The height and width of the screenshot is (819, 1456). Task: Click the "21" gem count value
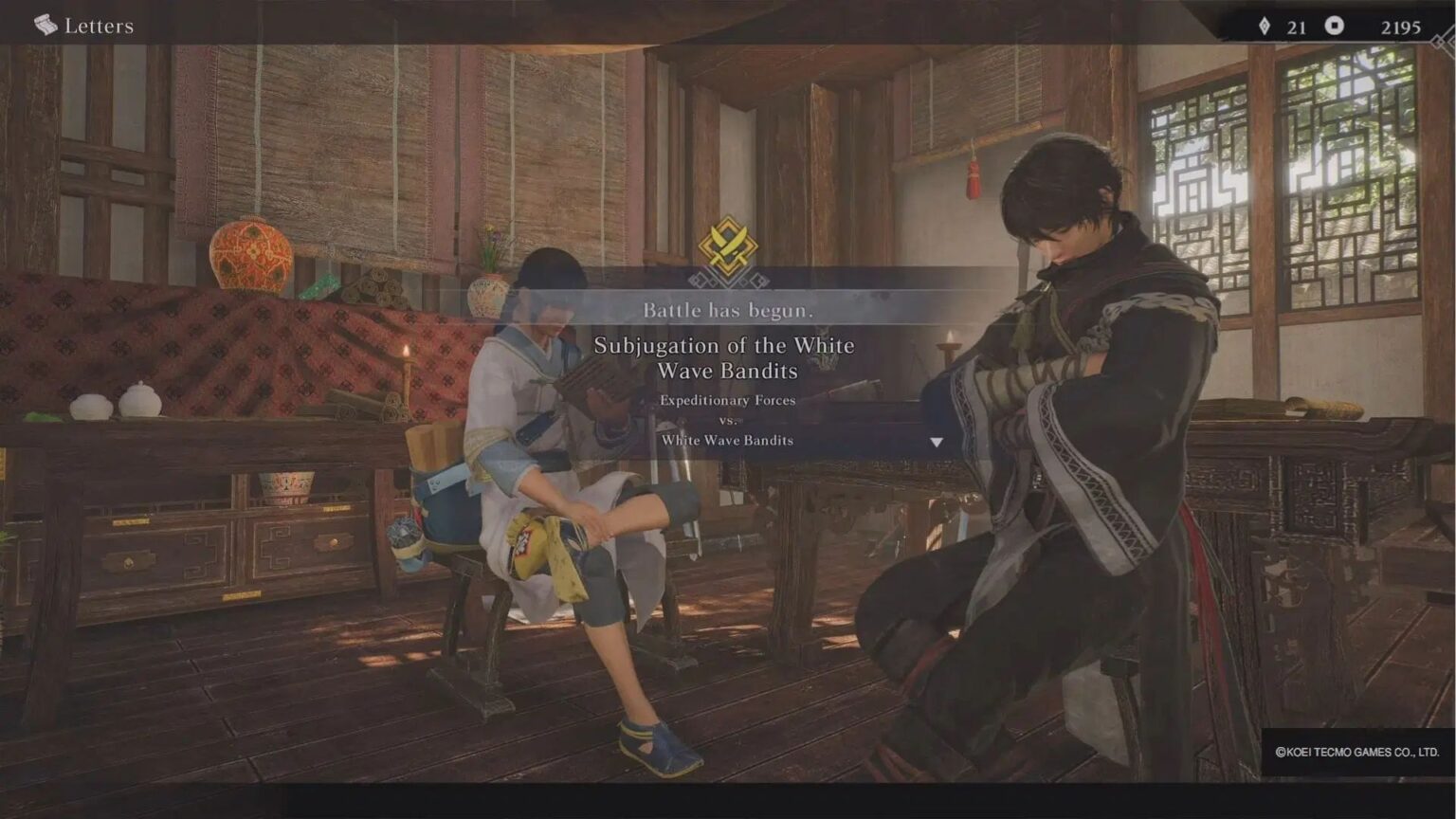1295,27
